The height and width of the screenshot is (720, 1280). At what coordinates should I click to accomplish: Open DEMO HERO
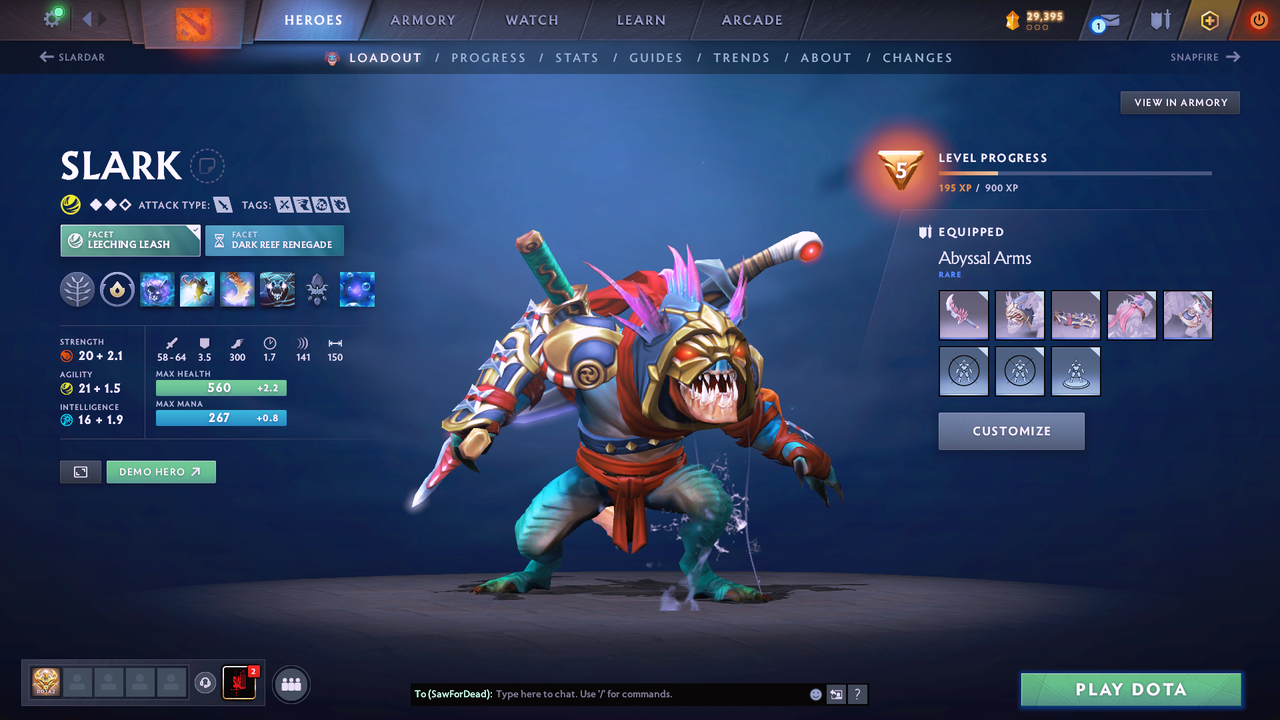[x=161, y=471]
